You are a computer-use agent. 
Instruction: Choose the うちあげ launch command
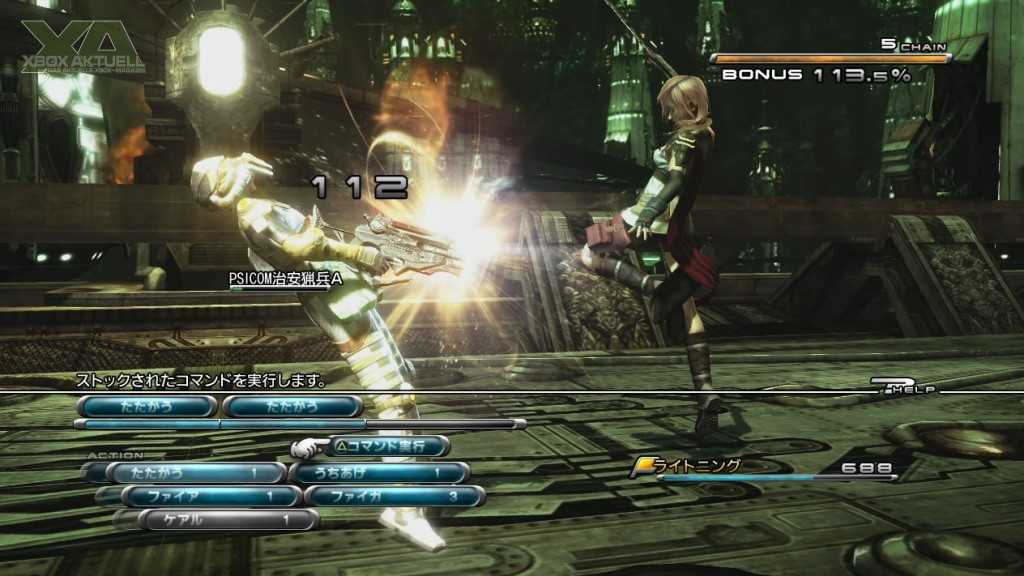click(379, 472)
